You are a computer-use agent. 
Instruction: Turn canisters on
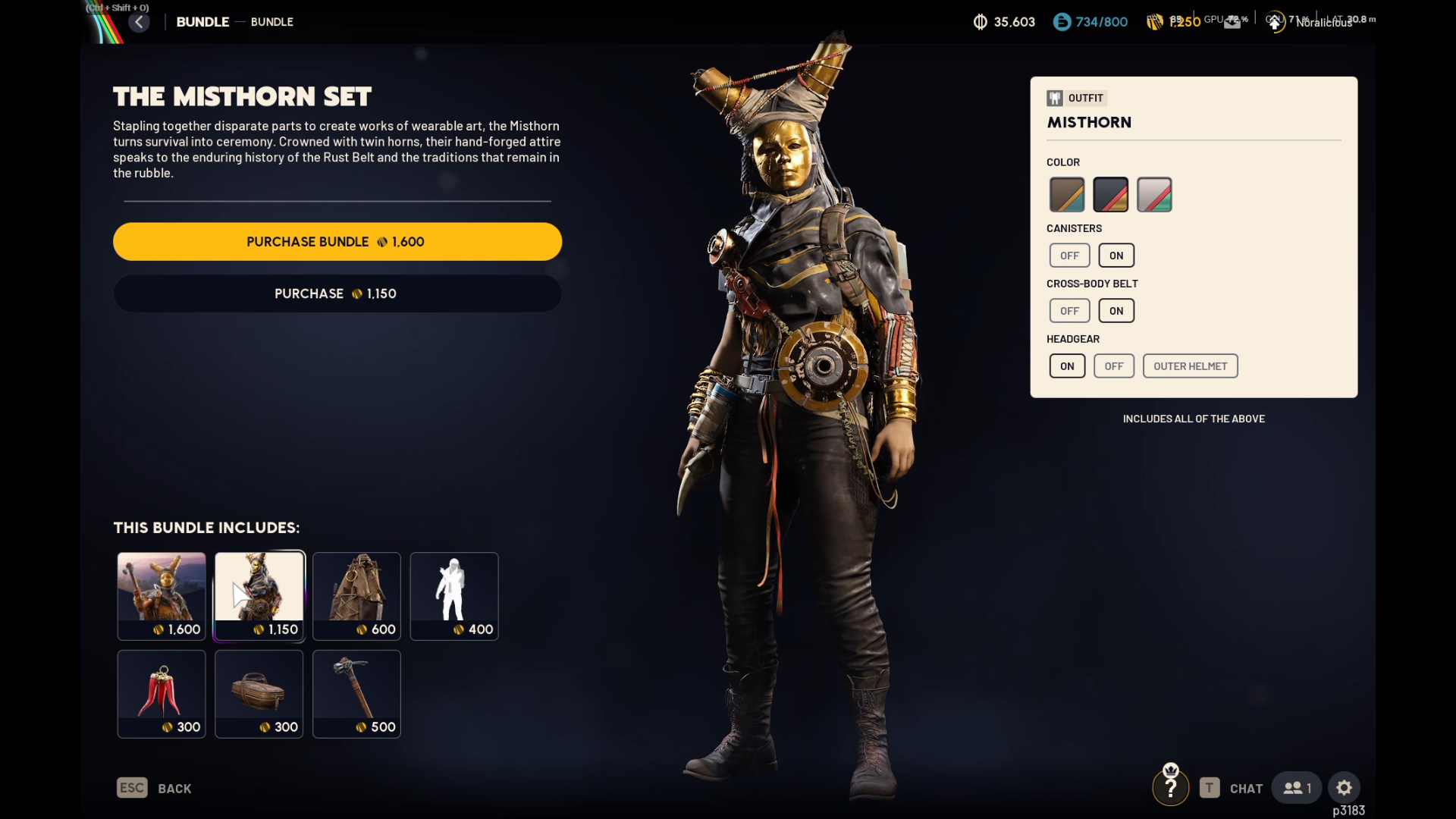pos(1116,256)
